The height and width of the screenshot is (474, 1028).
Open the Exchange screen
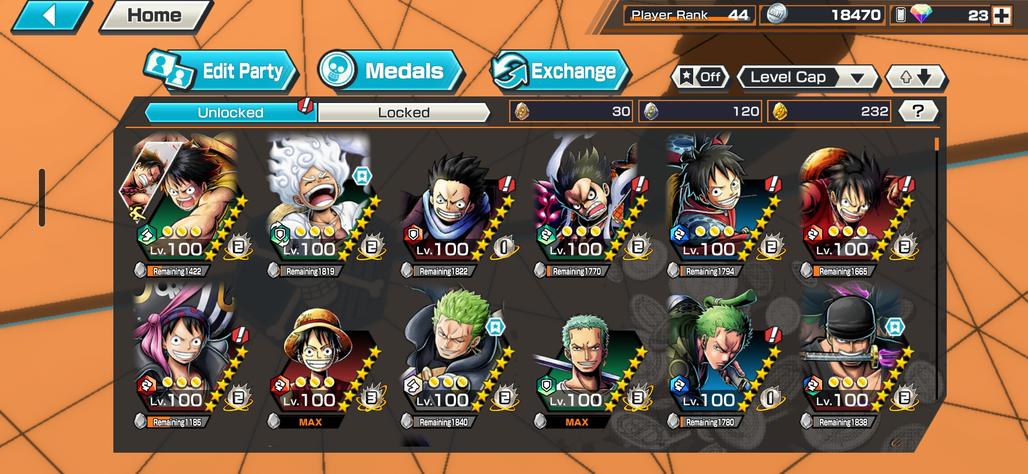[560, 71]
